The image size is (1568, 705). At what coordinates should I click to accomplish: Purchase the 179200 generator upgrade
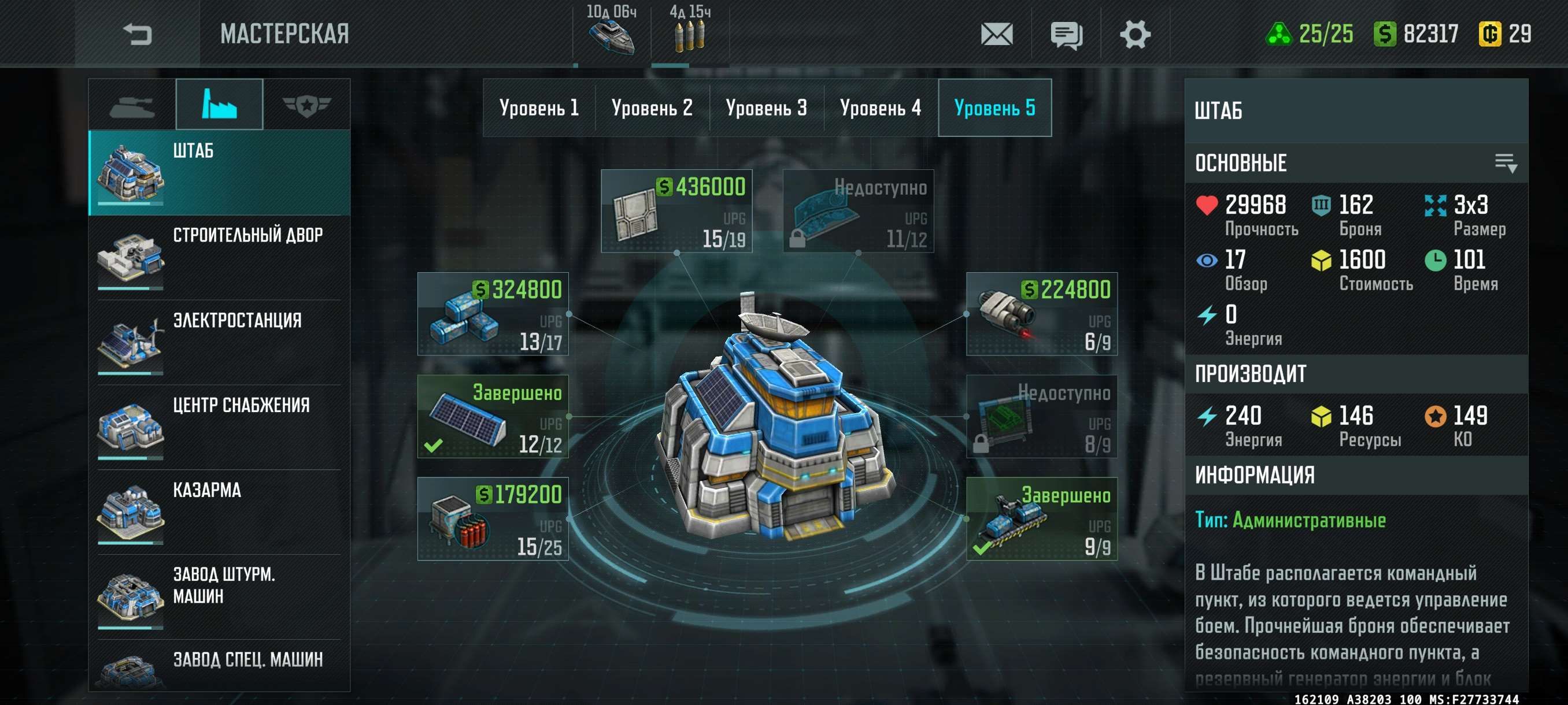[493, 519]
